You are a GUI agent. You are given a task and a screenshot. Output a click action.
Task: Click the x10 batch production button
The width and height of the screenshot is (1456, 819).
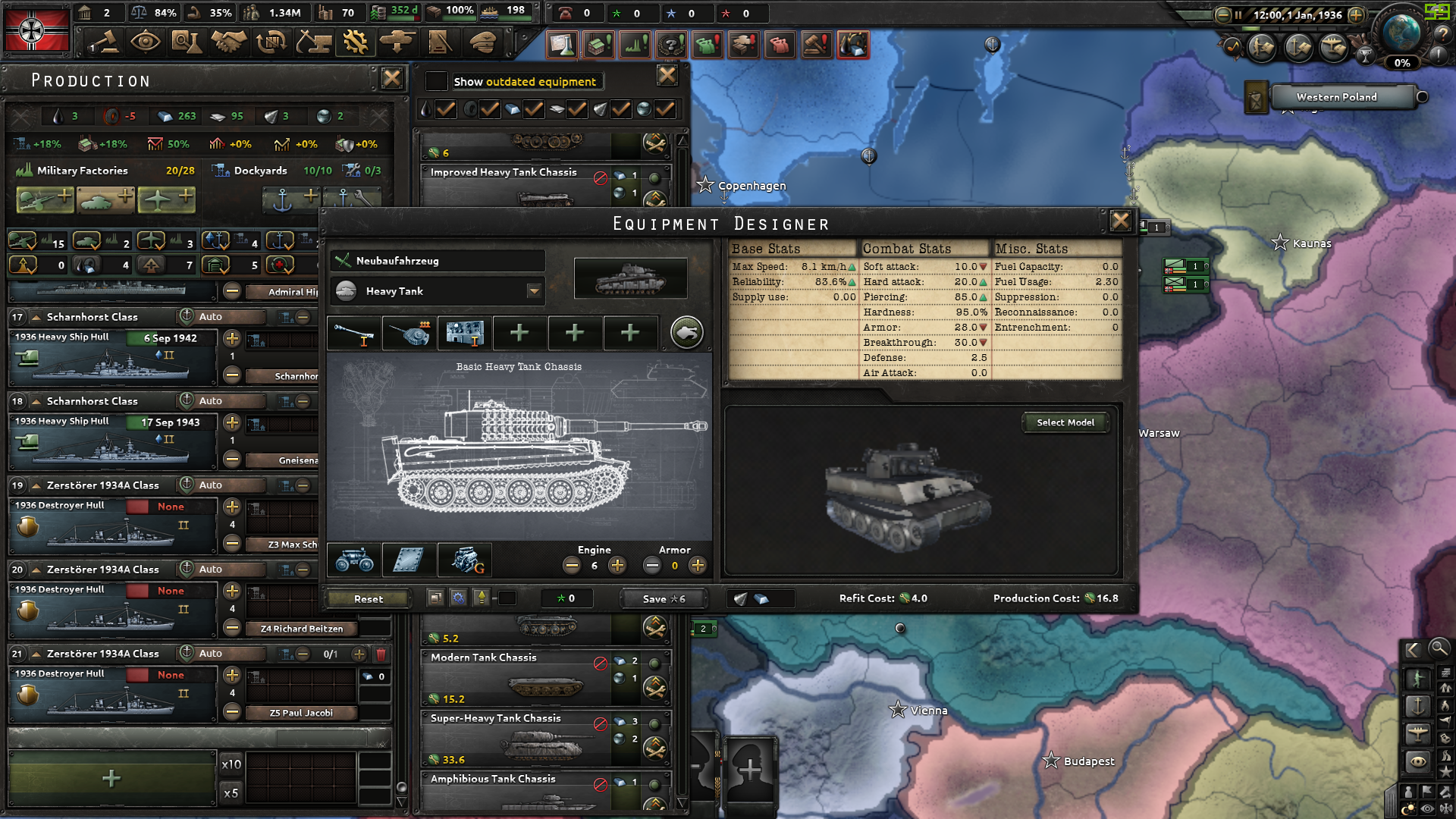pos(231,765)
